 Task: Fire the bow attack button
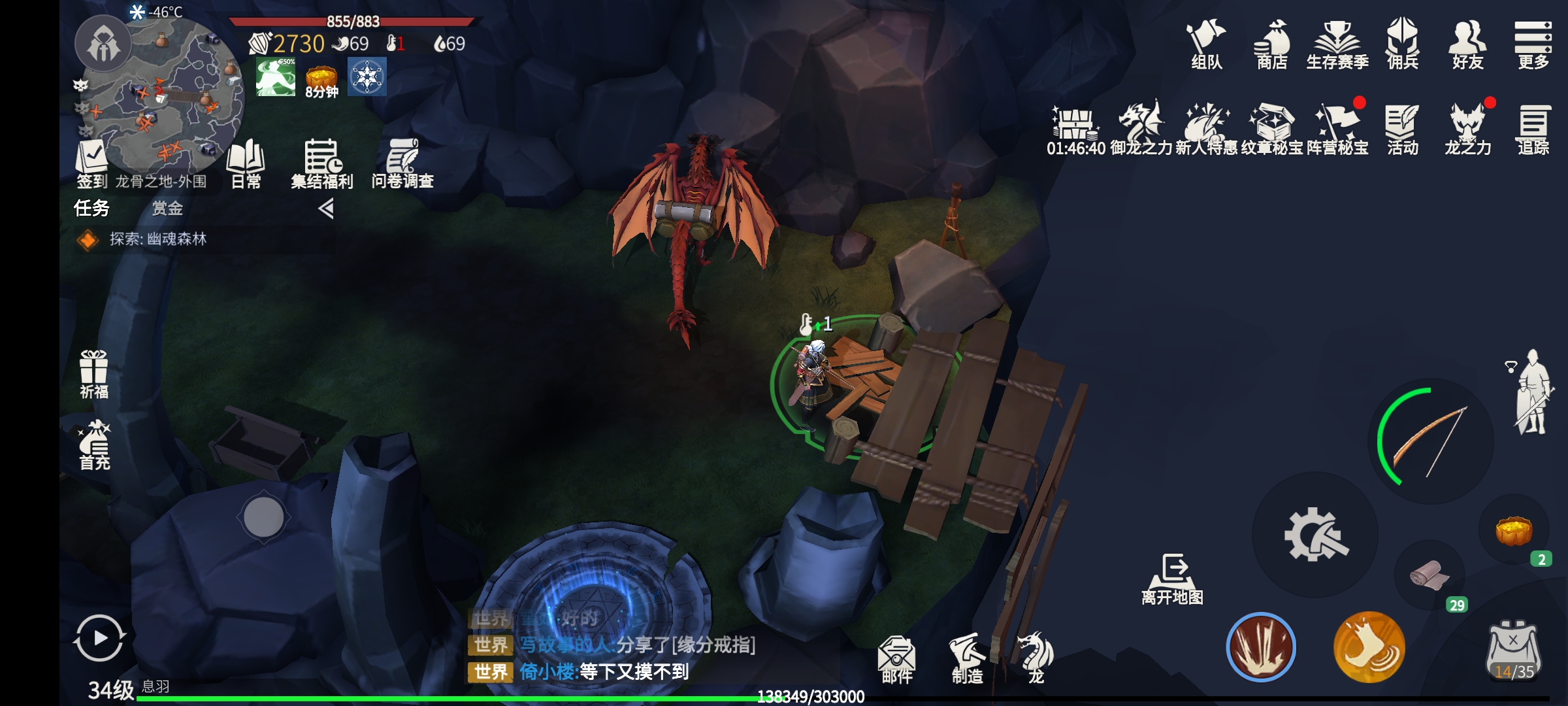1431,441
